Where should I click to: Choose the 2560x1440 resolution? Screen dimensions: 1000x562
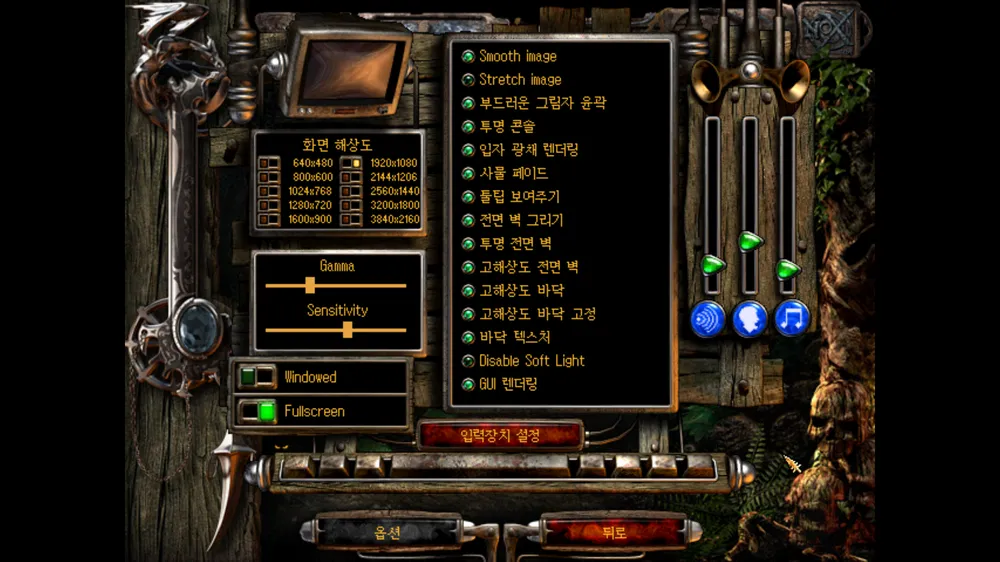[x=351, y=191]
